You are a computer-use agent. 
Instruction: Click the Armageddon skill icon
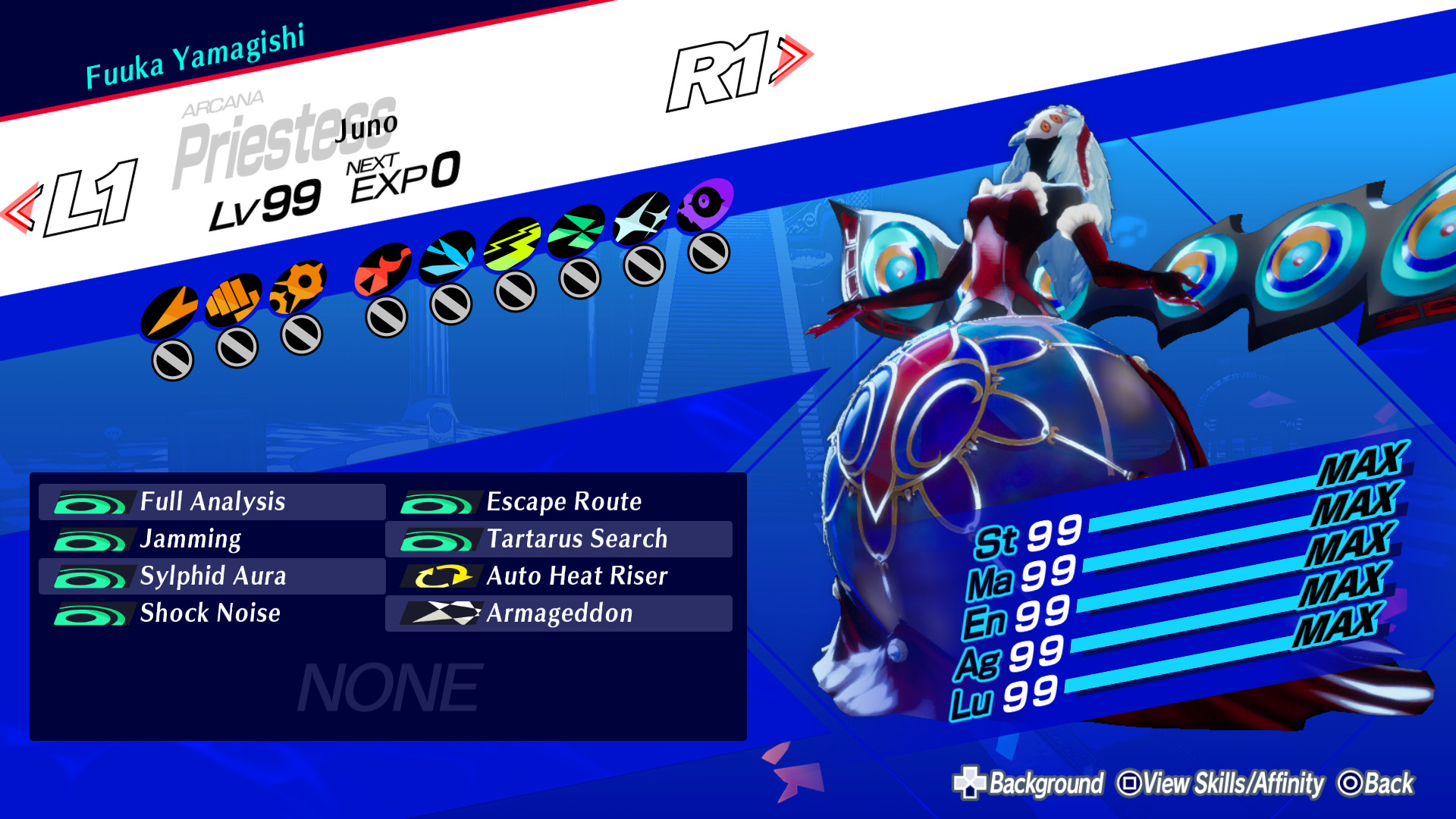444,613
